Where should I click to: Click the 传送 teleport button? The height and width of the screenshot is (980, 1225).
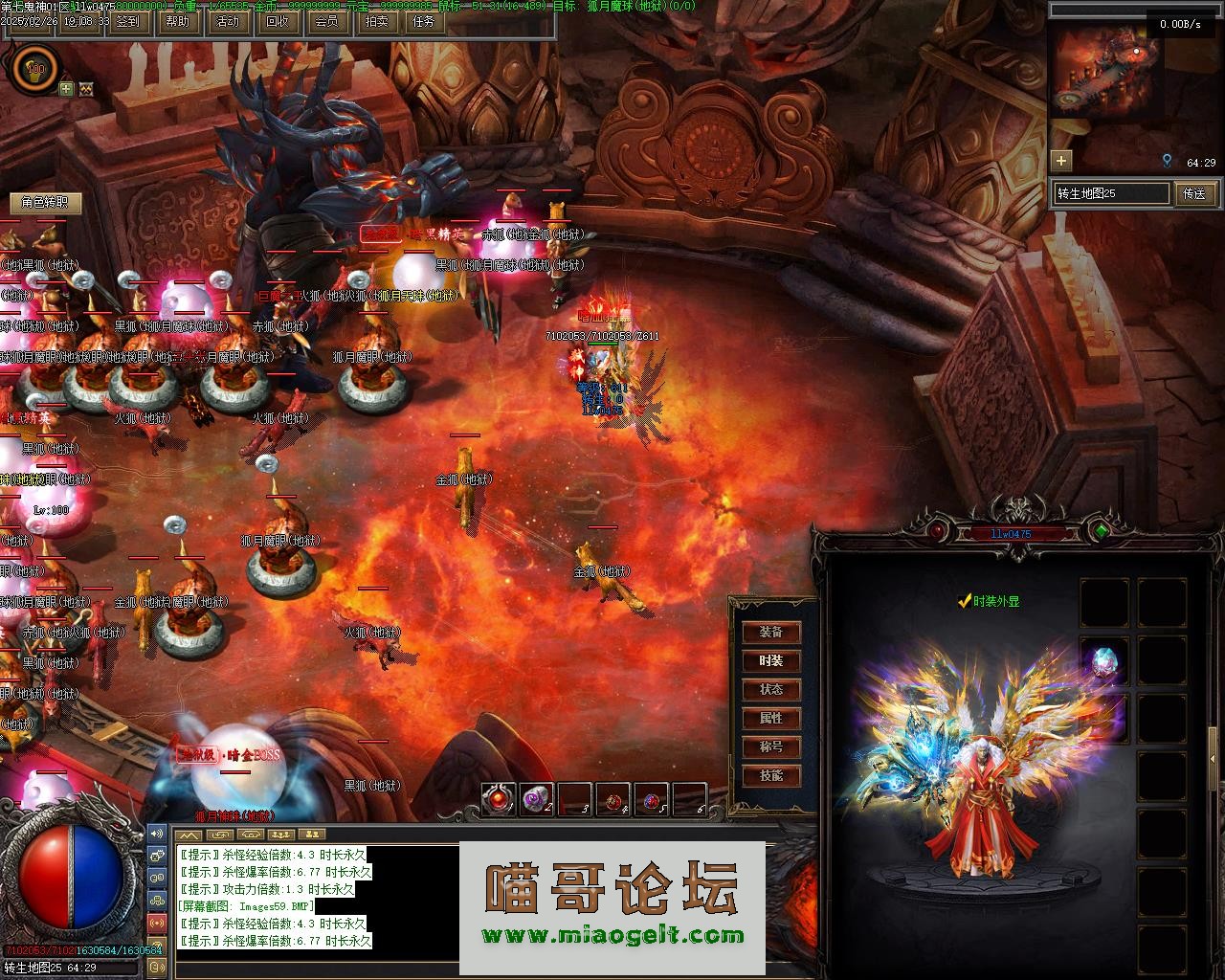pyautogui.click(x=1194, y=193)
